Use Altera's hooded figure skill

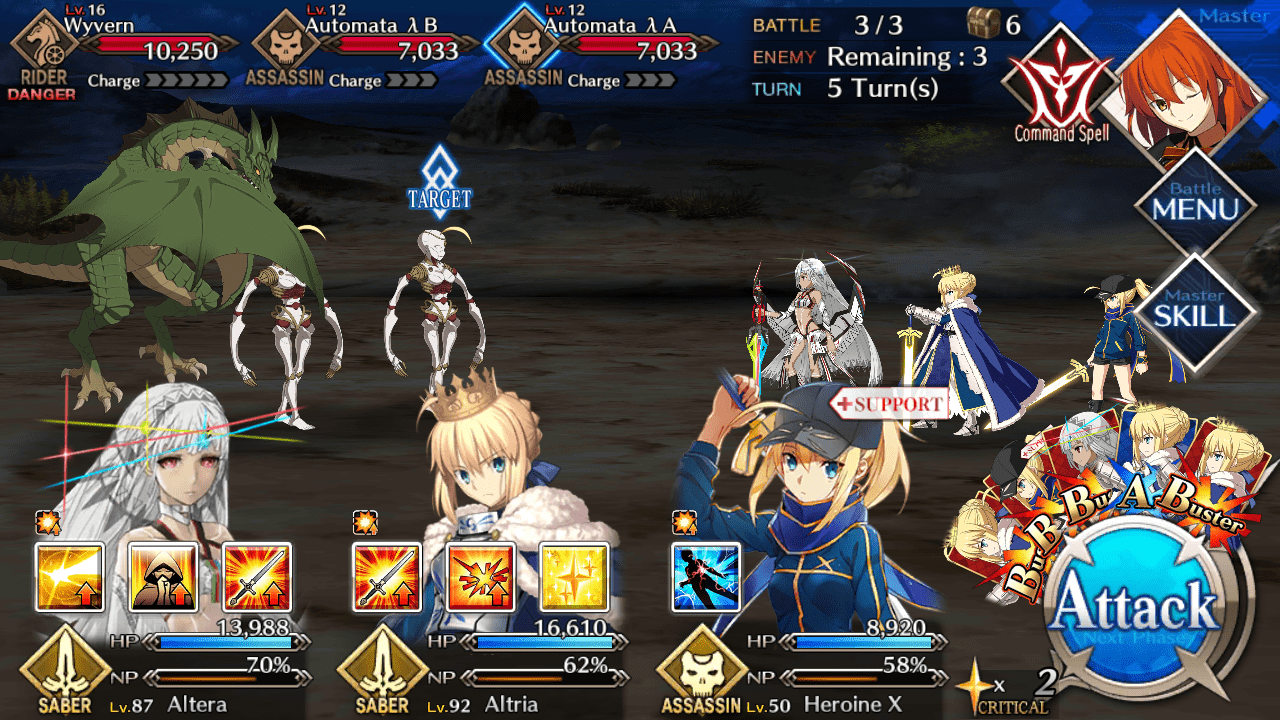coord(163,577)
